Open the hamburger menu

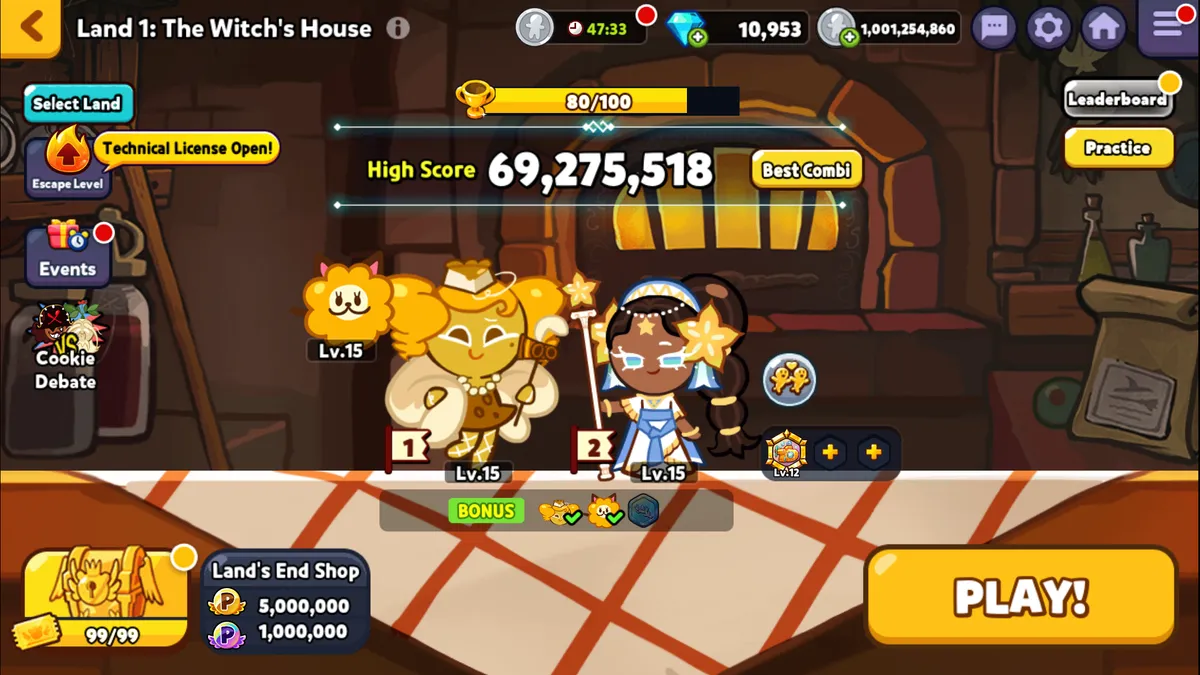point(1167,26)
